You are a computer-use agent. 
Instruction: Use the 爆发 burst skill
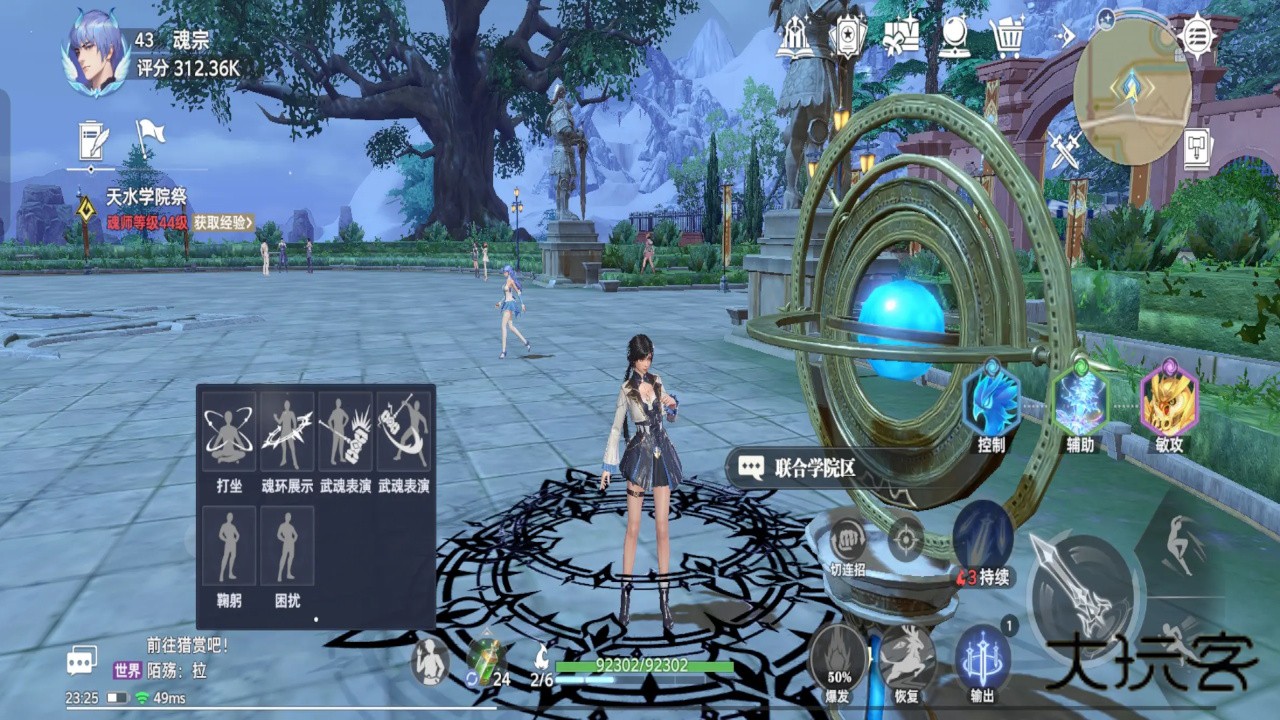click(838, 660)
